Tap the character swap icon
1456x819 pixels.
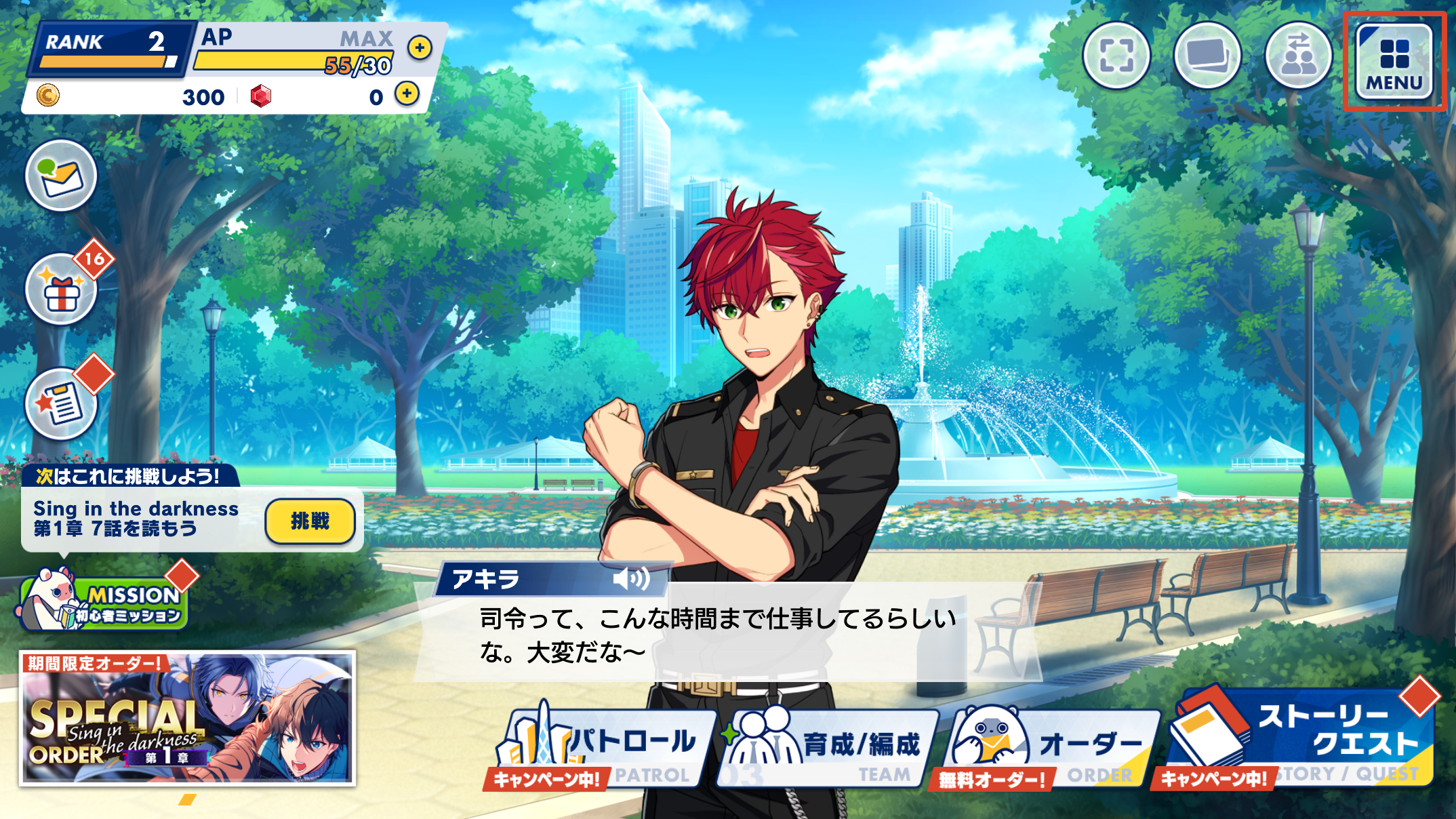pos(1298,56)
